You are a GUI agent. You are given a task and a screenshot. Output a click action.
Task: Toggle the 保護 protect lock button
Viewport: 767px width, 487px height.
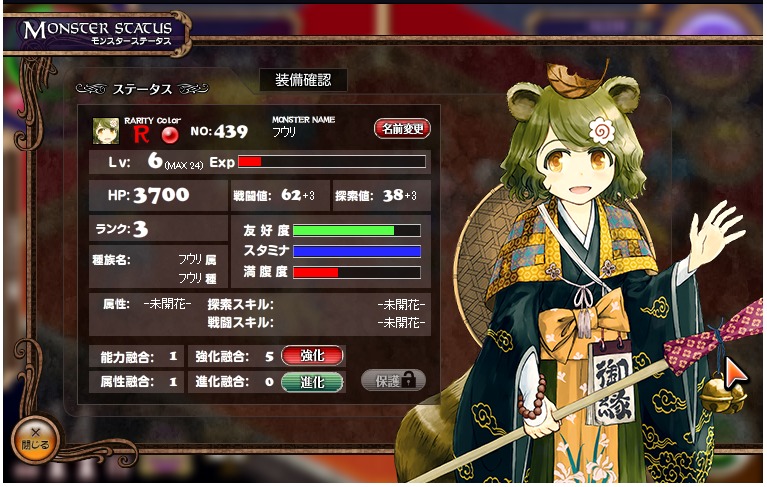coord(393,381)
